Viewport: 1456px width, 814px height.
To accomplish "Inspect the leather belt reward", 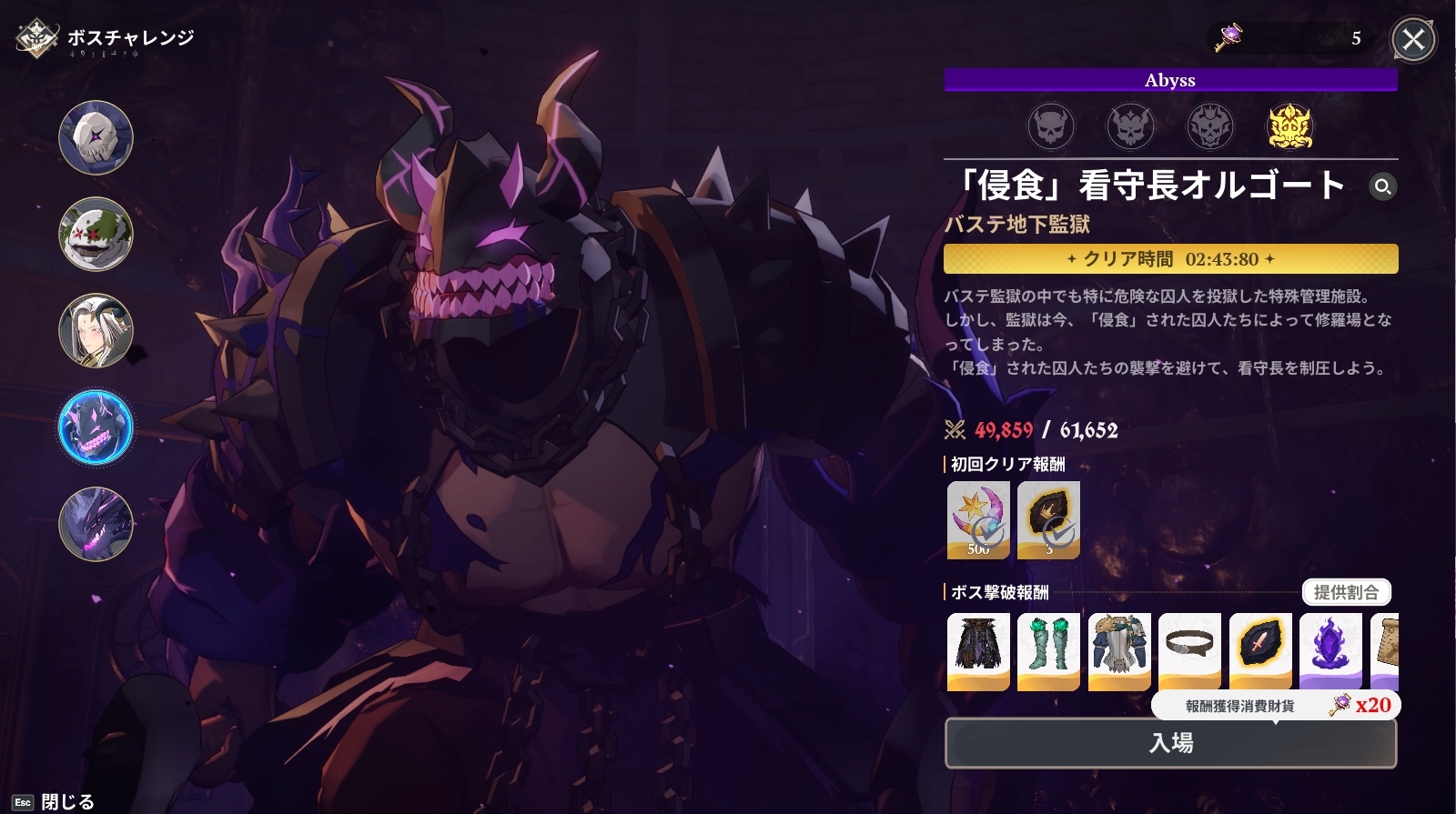I will coord(1189,651).
